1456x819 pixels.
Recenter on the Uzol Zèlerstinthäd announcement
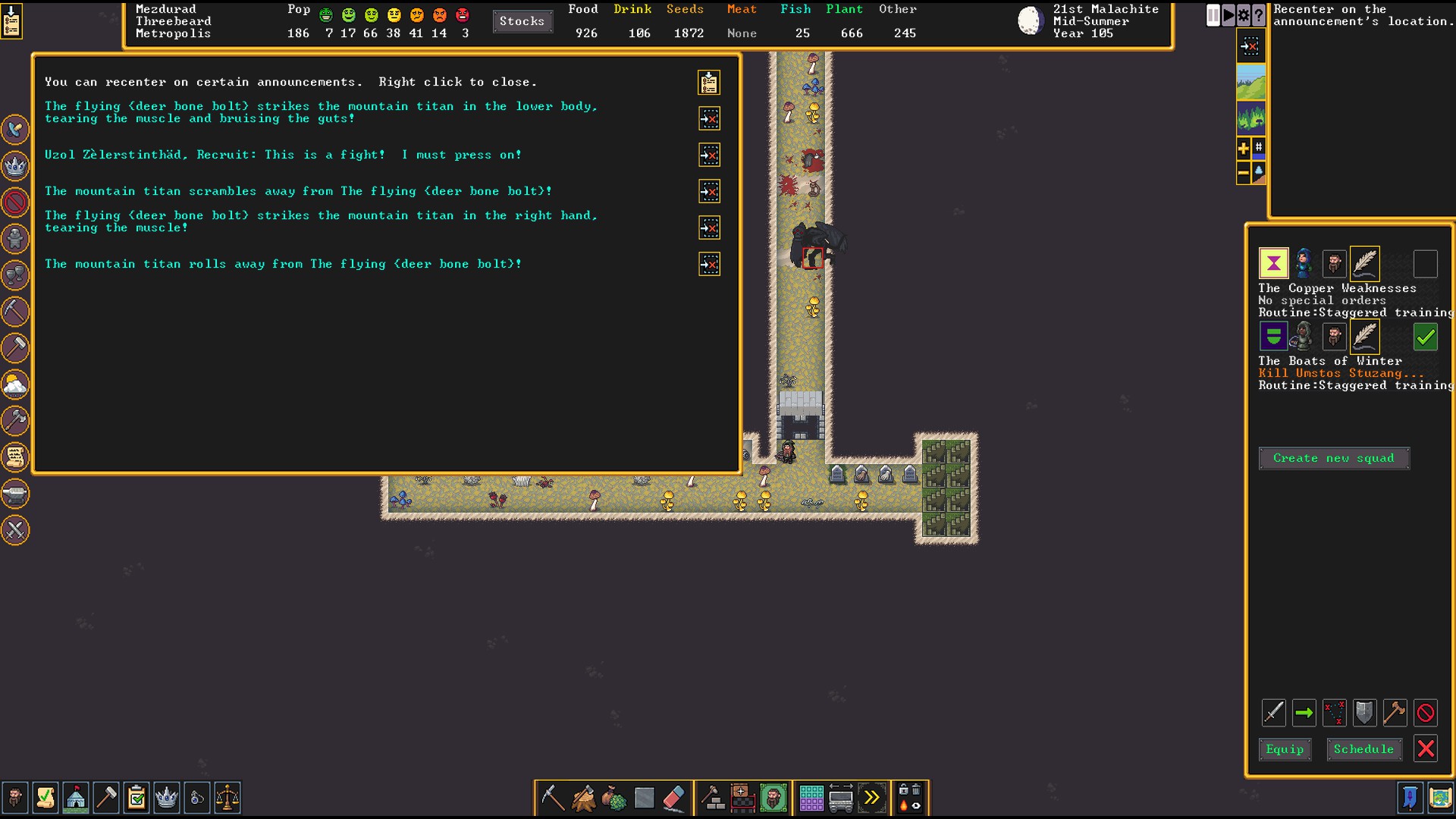709,155
